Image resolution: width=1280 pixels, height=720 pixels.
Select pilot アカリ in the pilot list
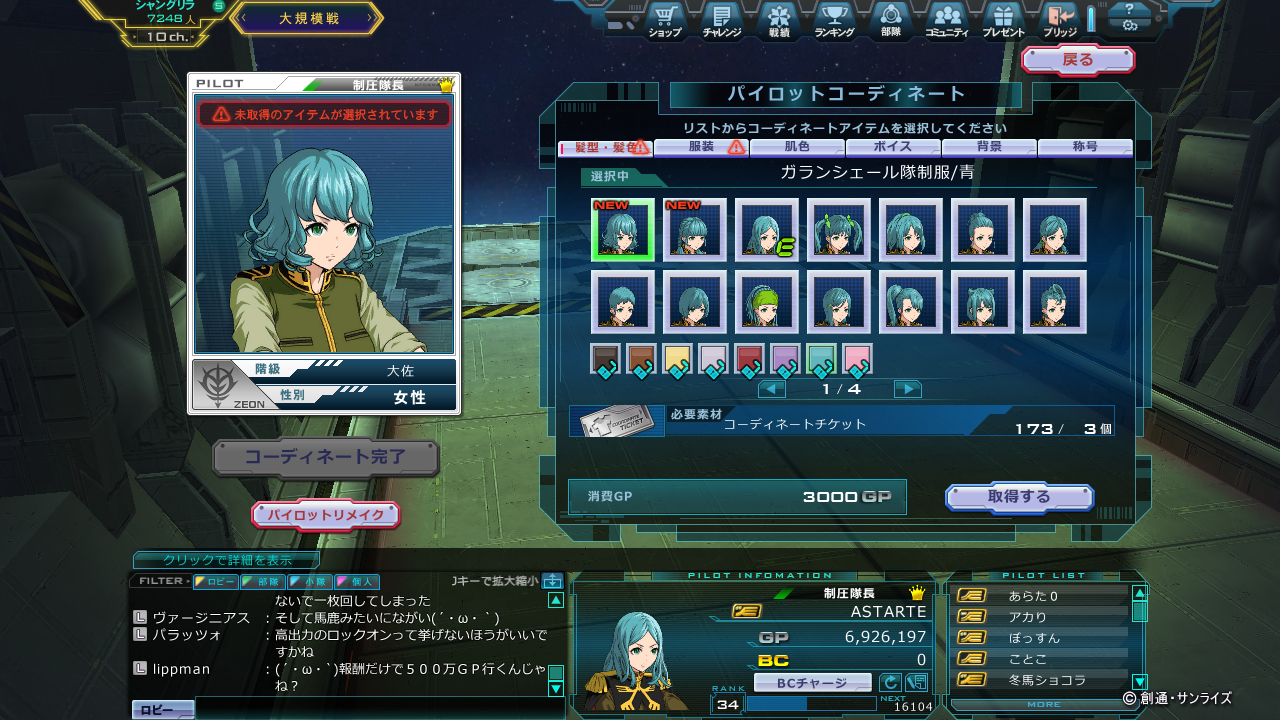click(x=1028, y=617)
